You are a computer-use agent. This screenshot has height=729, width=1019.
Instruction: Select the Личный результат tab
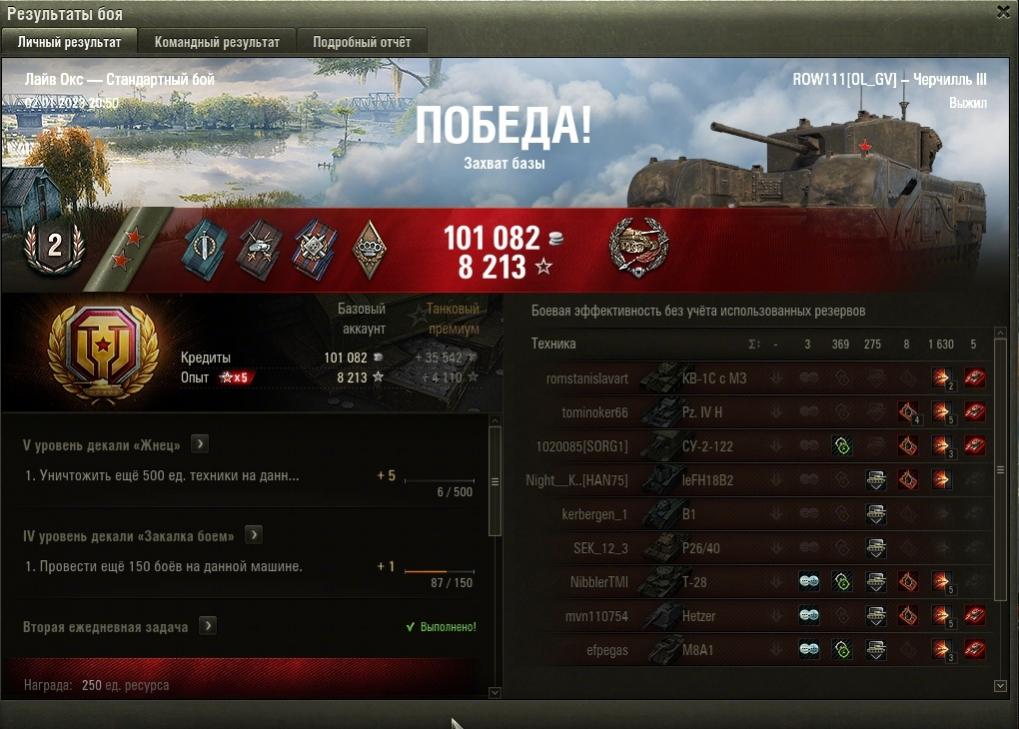point(69,42)
